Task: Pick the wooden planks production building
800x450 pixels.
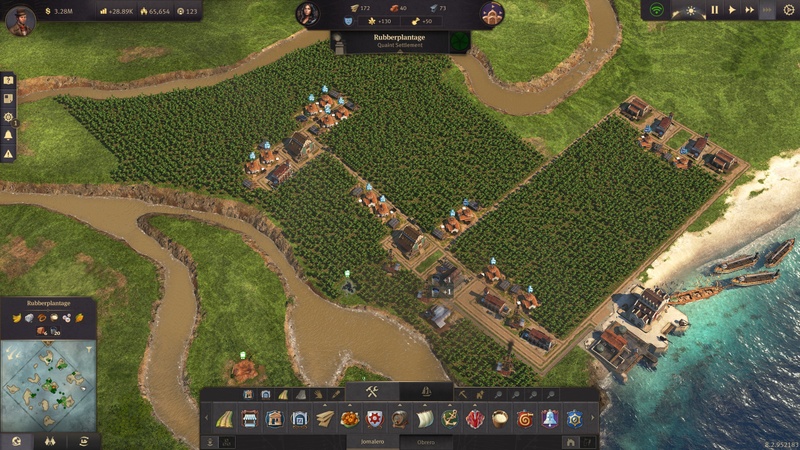Action: [x=325, y=418]
